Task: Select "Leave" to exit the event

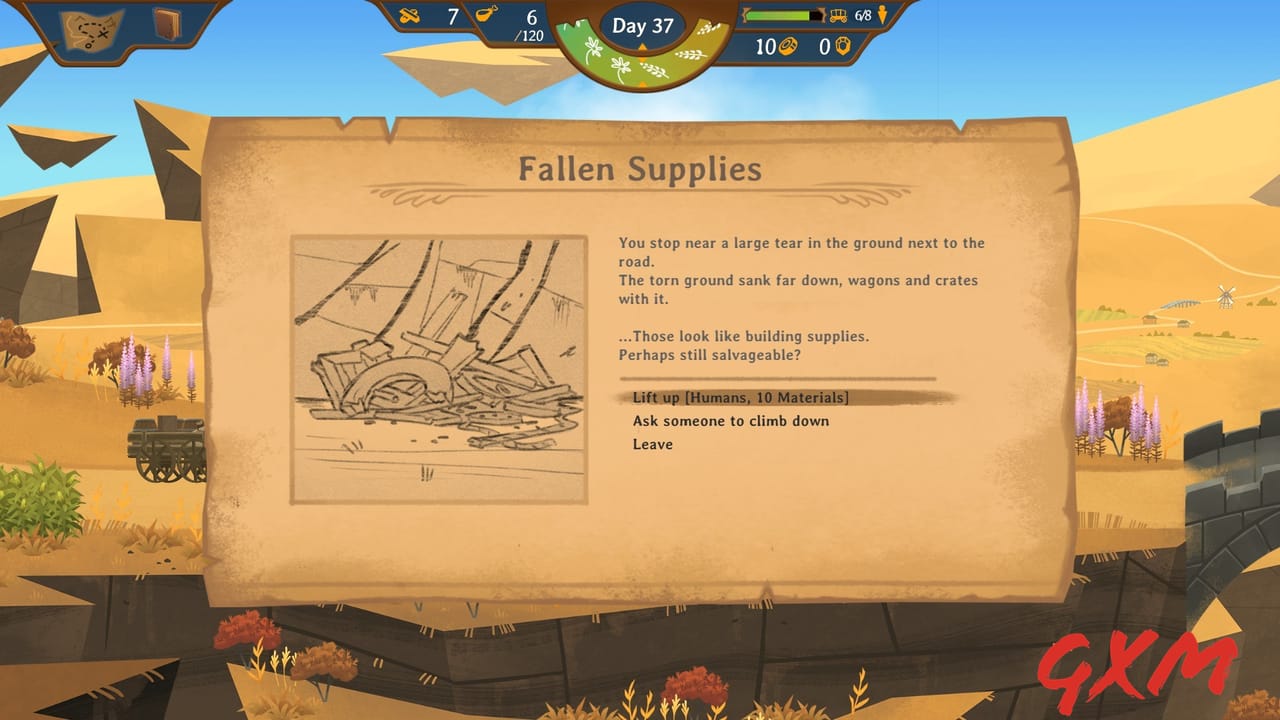Action: (654, 444)
